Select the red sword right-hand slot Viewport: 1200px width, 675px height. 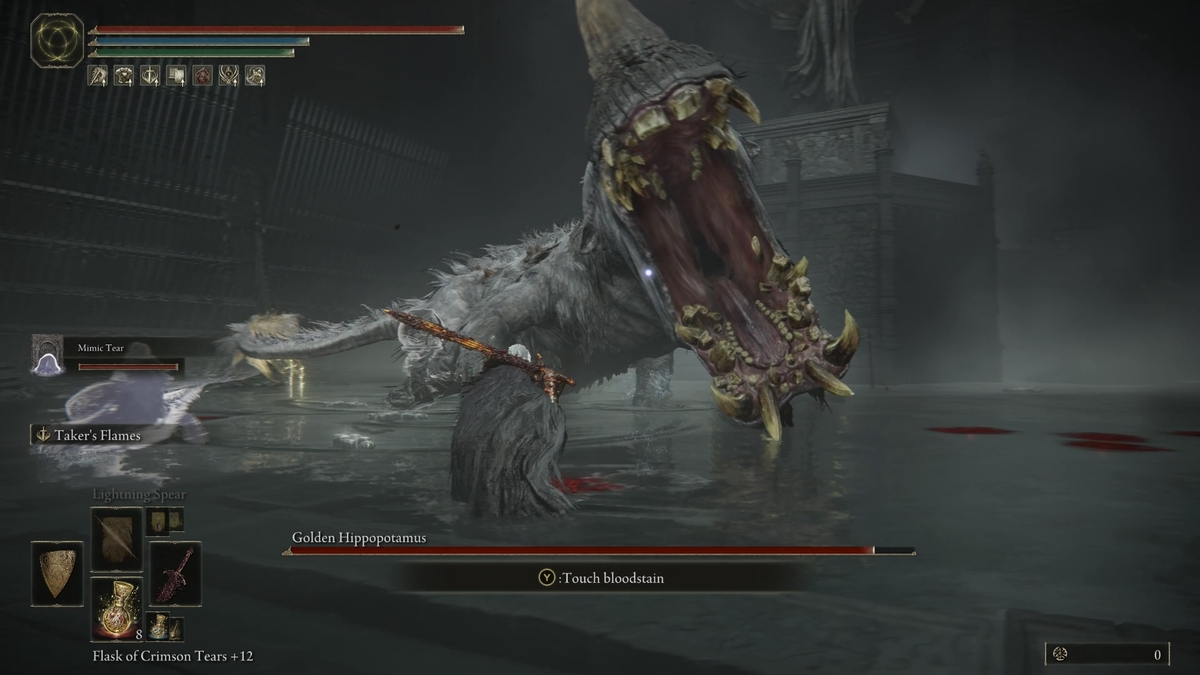pos(175,573)
